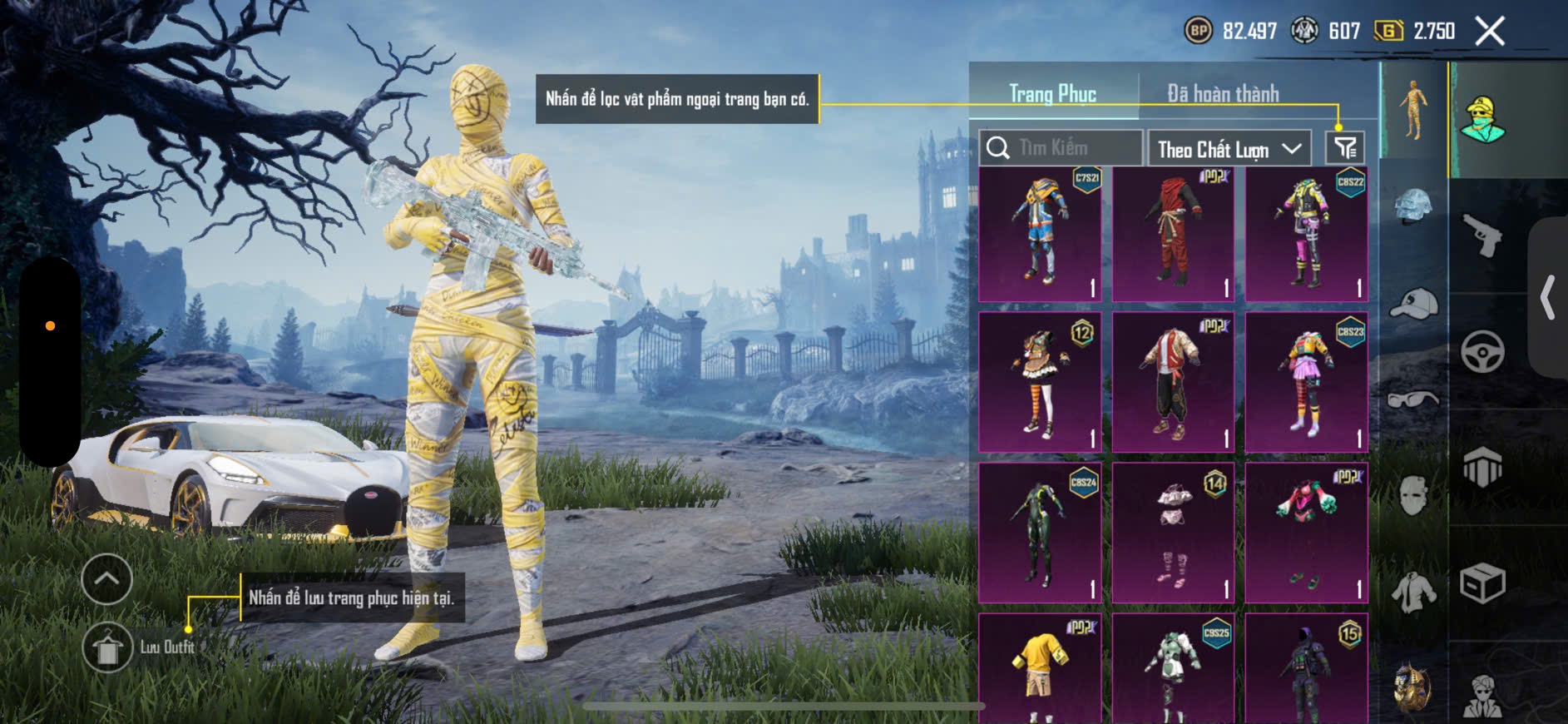This screenshot has height=724, width=1568.
Task: Open the Đã hoàn thành tab
Action: 1222,94
